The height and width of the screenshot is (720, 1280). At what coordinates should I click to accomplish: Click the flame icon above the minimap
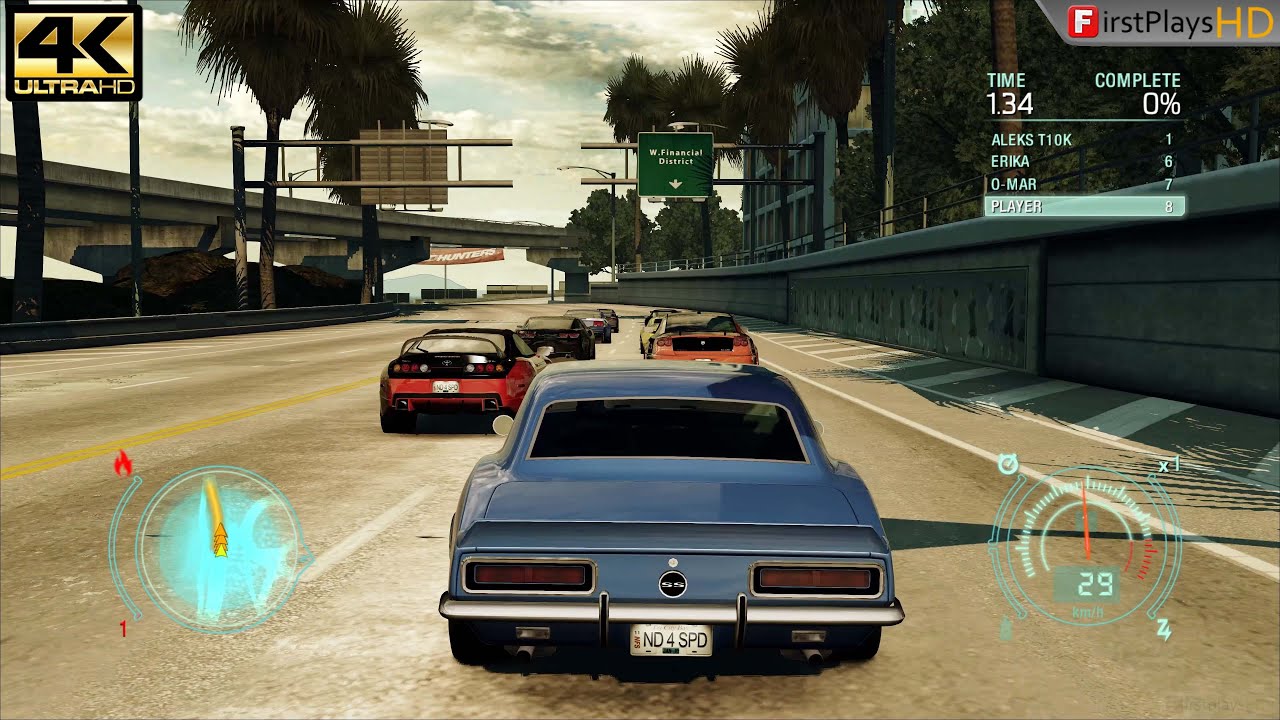click(x=123, y=463)
